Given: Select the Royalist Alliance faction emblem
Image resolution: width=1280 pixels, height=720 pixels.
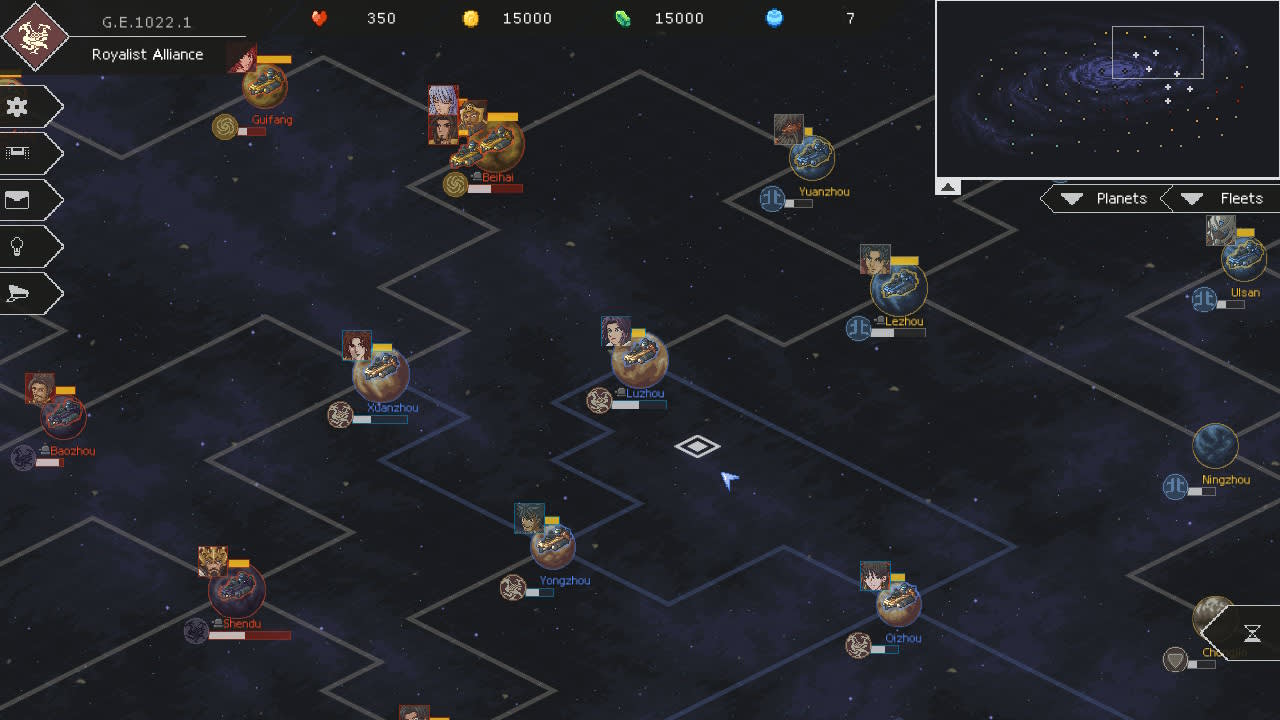Looking at the screenshot, I should tap(35, 36).
